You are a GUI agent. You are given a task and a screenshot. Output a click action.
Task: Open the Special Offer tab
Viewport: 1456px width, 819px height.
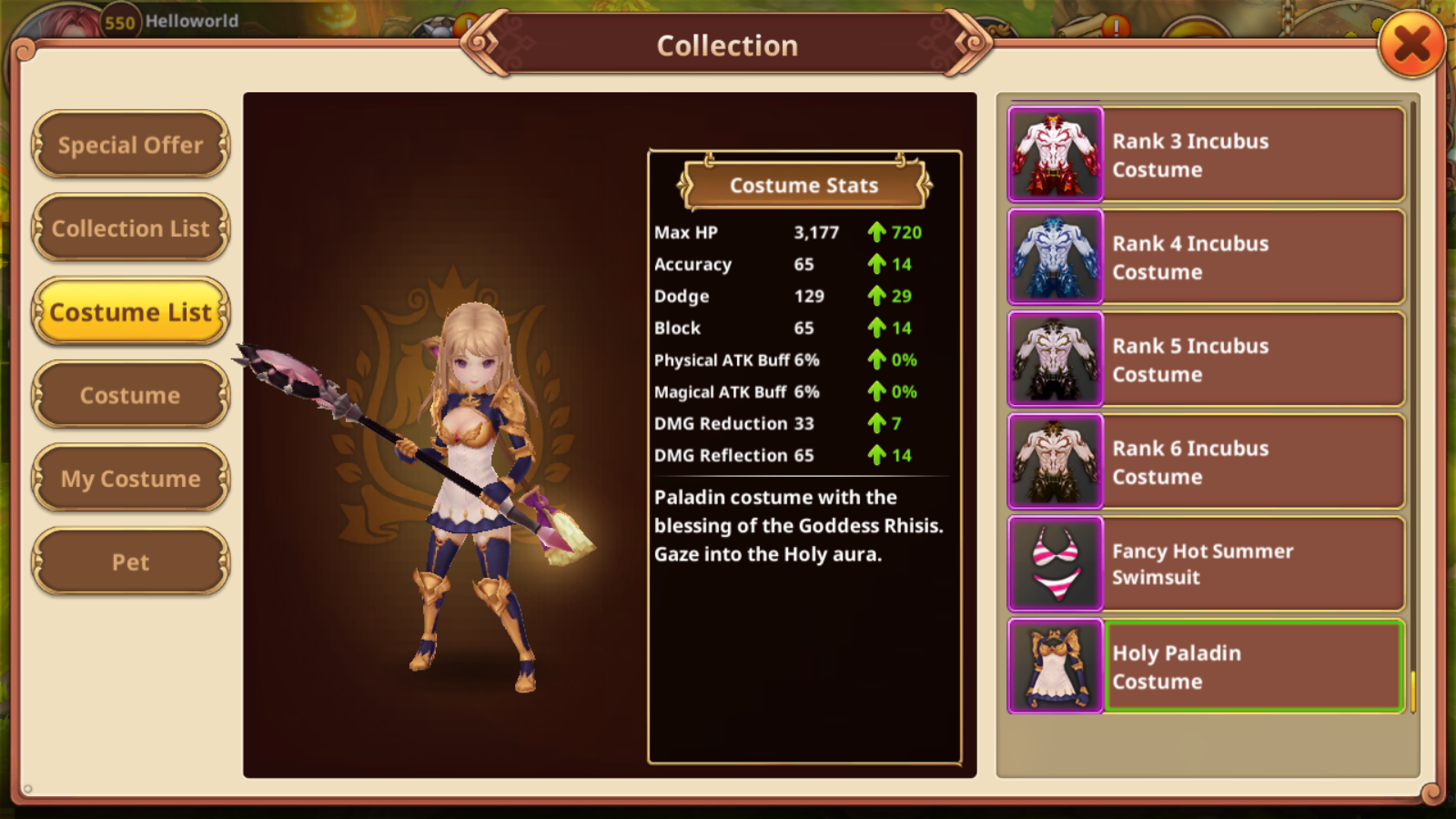[x=131, y=145]
